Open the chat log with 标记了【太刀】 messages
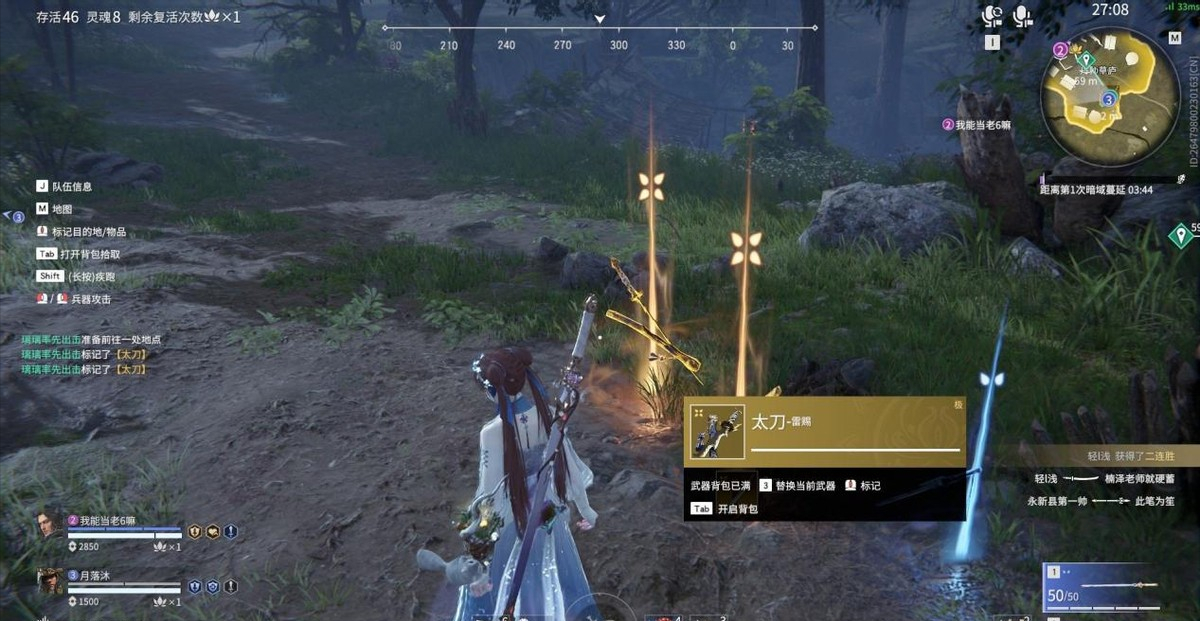This screenshot has height=621, width=1200. click(90, 355)
